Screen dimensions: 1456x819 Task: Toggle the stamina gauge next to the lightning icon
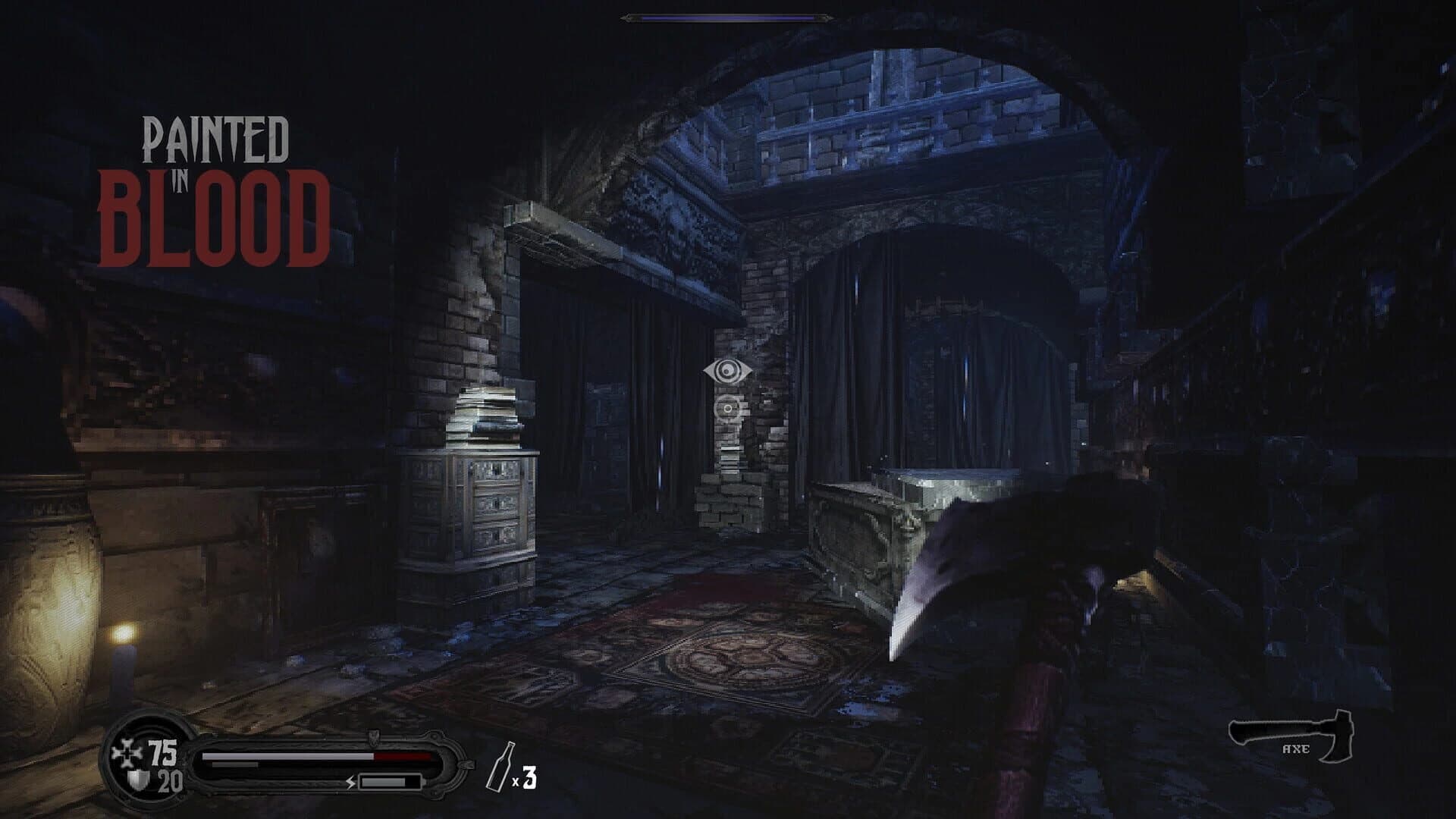coord(388,783)
